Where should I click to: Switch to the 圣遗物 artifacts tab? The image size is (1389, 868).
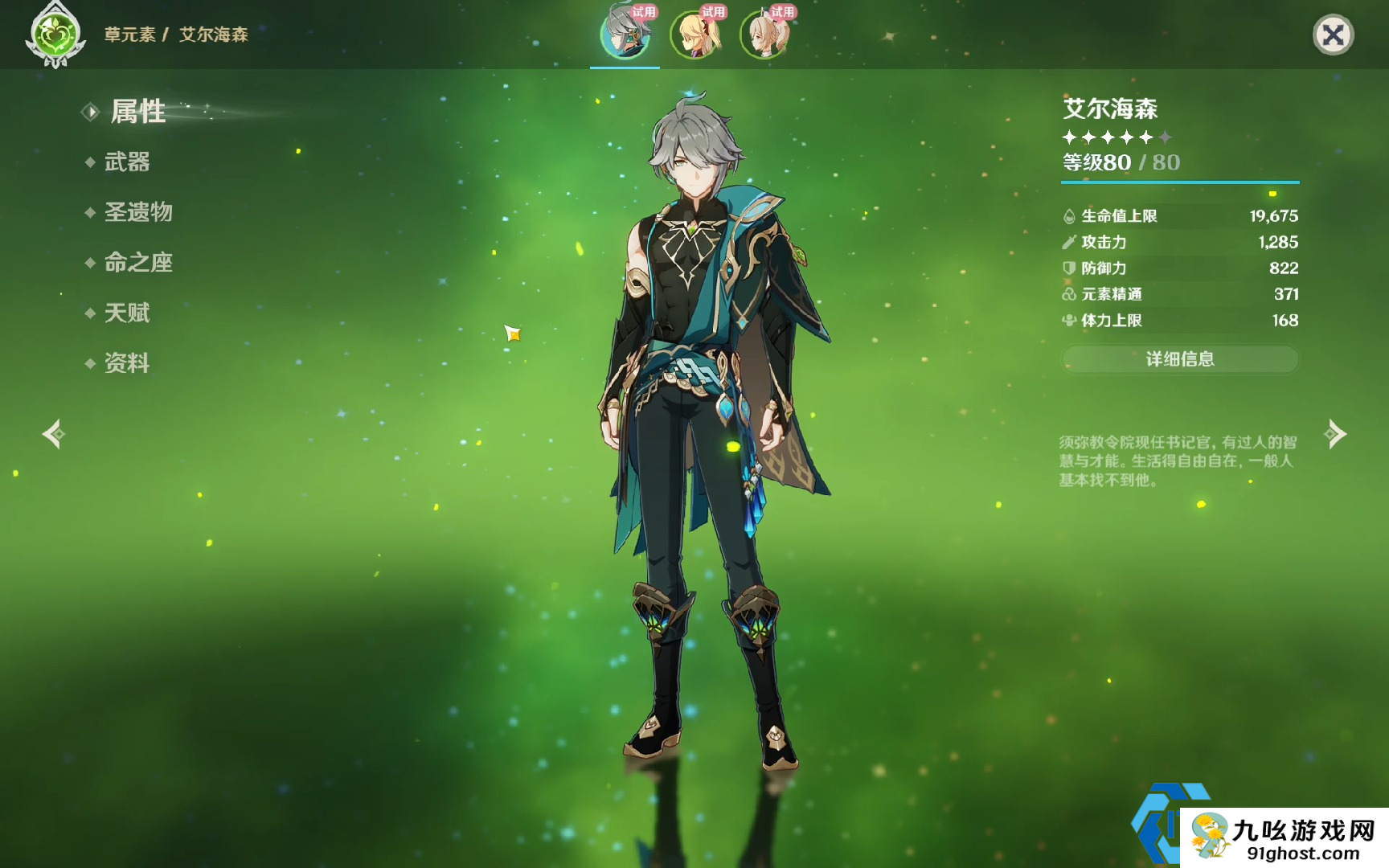click(137, 212)
